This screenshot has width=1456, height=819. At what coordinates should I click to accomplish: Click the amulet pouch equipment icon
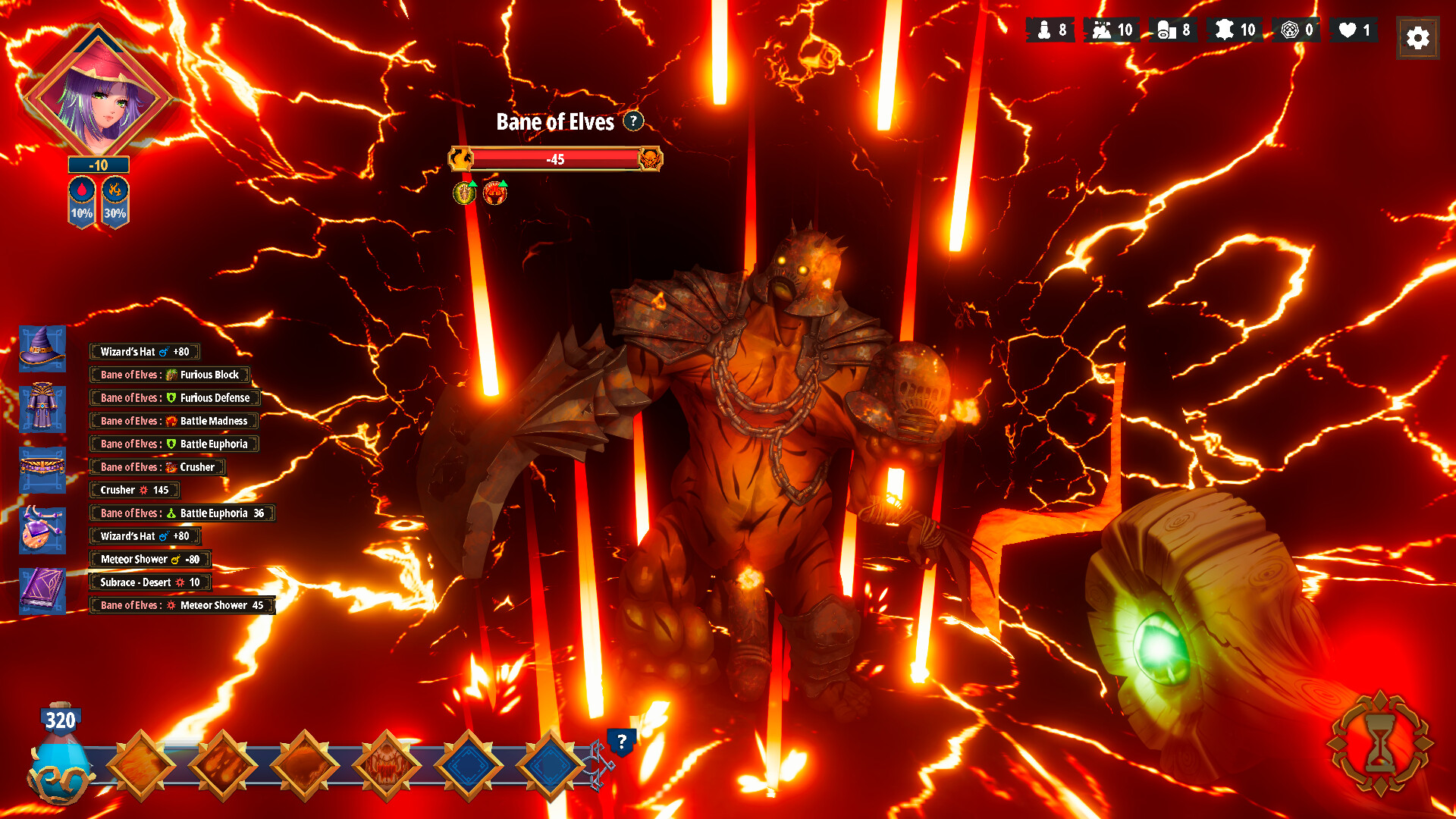pyautogui.click(x=42, y=529)
